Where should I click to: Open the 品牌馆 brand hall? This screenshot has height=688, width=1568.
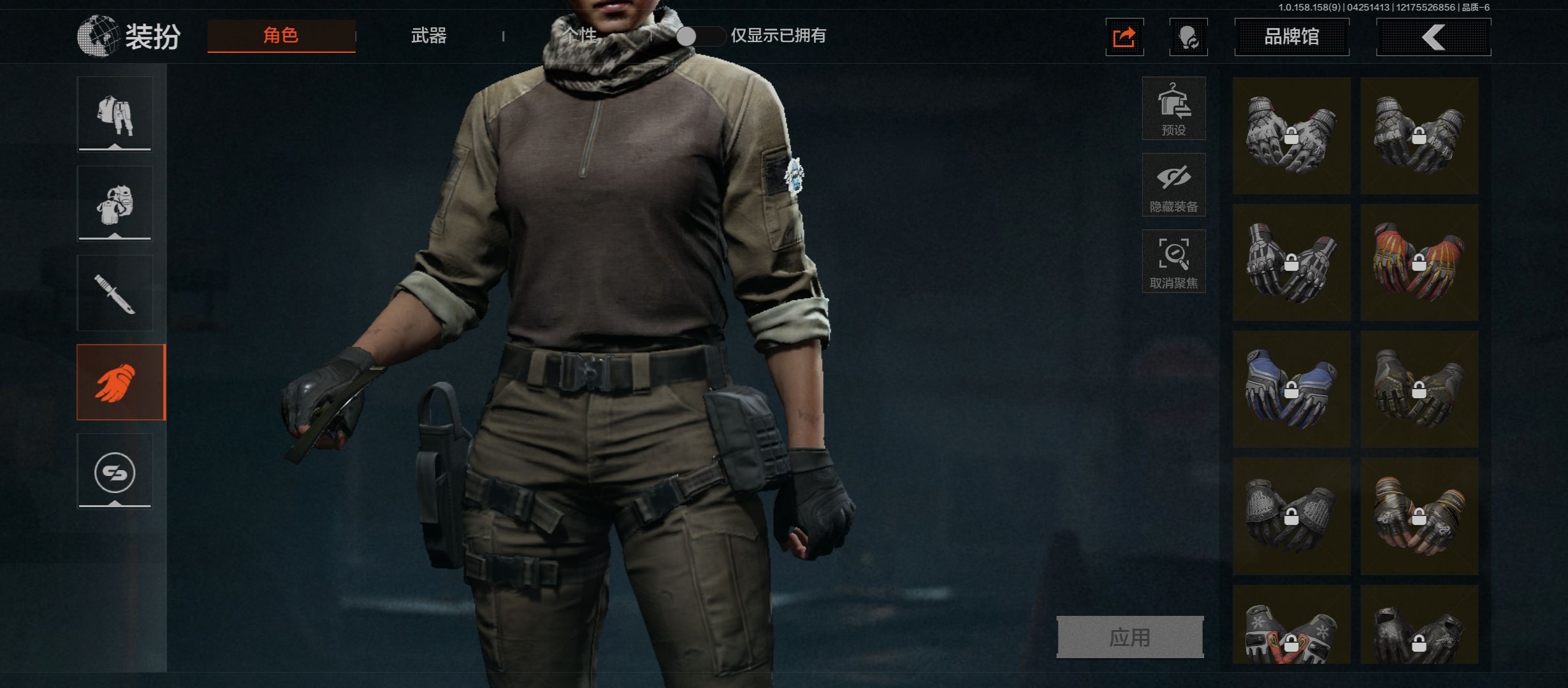point(1291,37)
